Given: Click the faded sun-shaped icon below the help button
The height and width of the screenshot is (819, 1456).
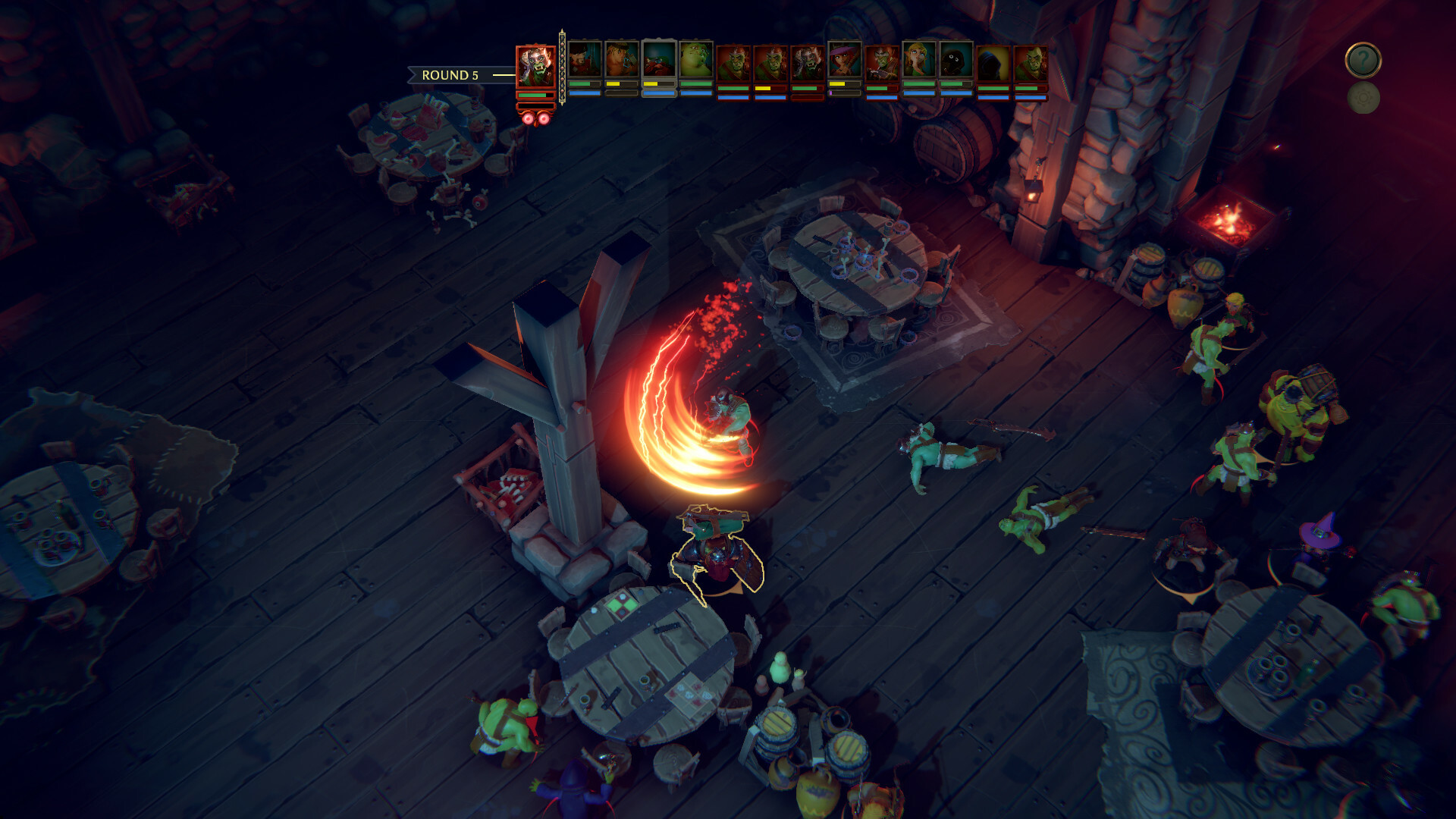Looking at the screenshot, I should tap(1363, 99).
